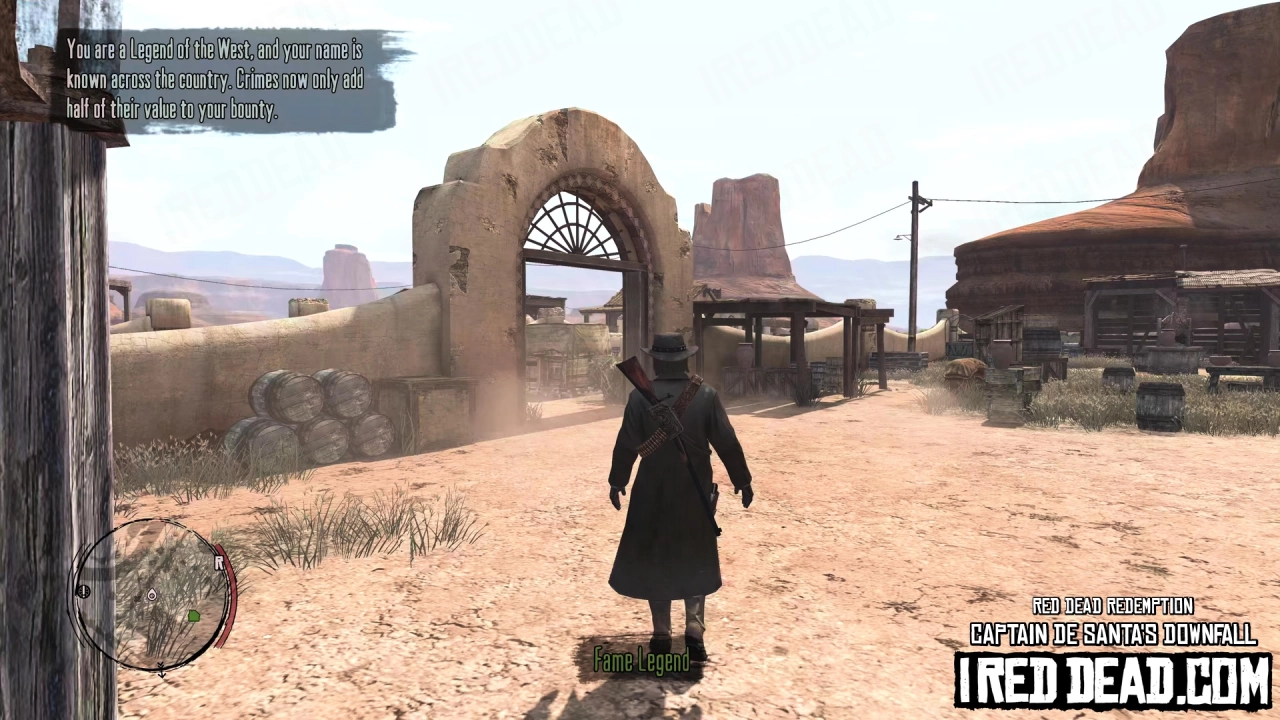The width and height of the screenshot is (1280, 720).
Task: Select the small gray crossmark on the minimap
Action: coord(138,599)
